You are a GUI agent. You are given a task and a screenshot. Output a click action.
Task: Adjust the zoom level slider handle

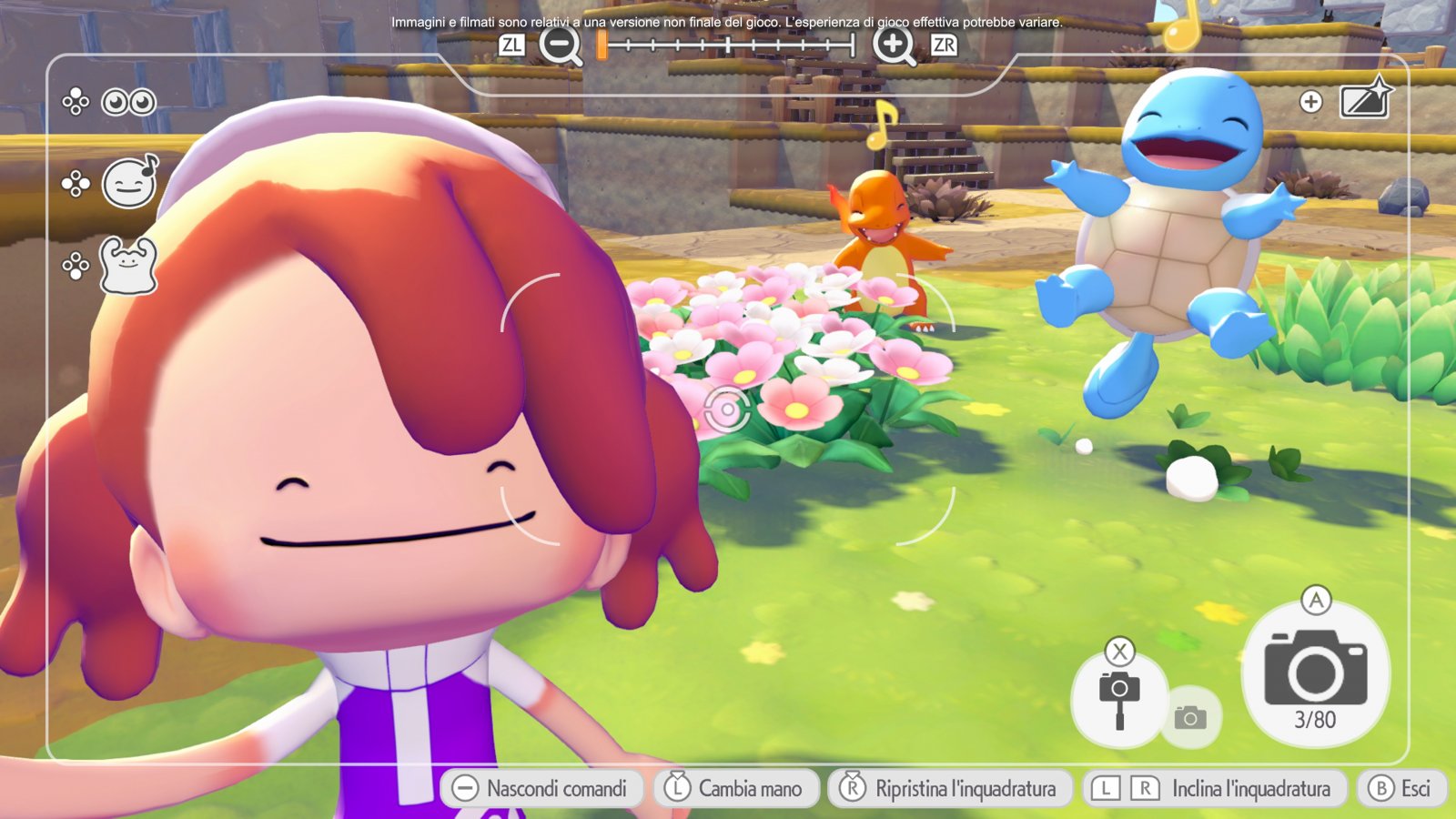(601, 43)
